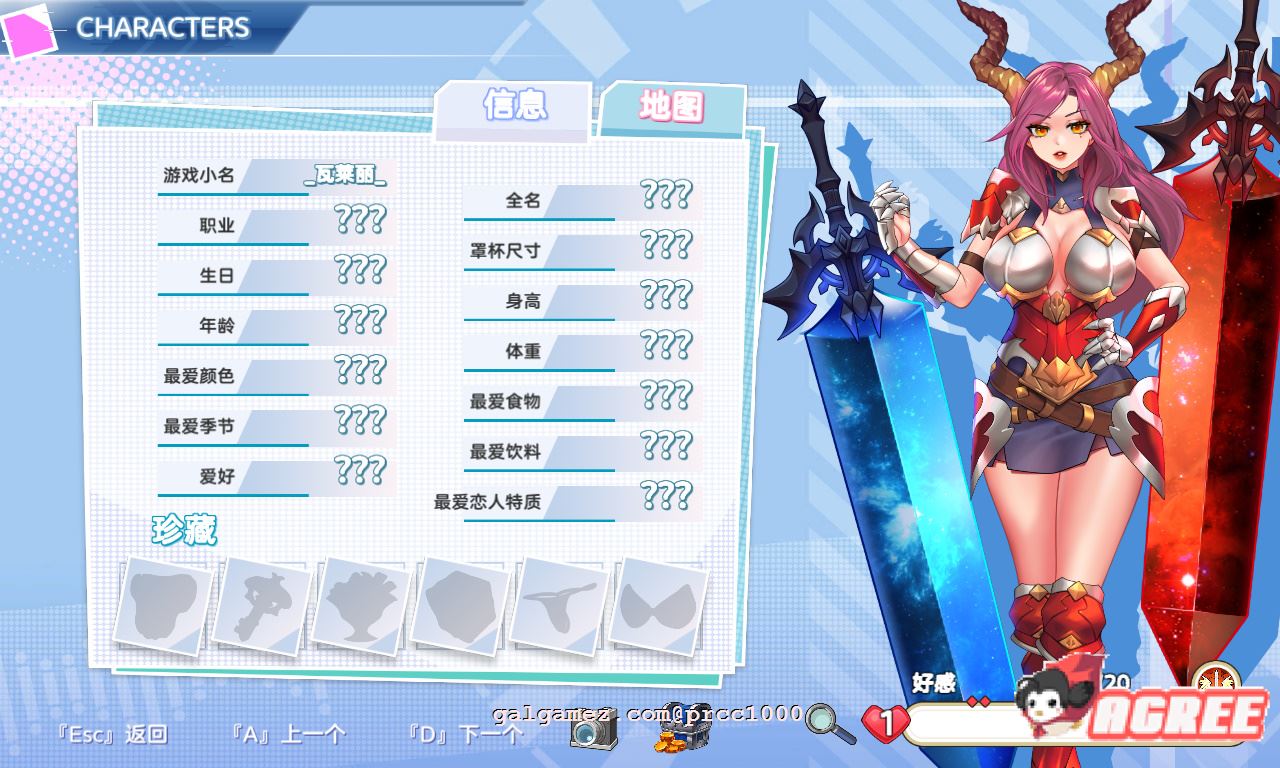Select 『D』下一个 to view next character
The image size is (1280, 768).
[466, 733]
